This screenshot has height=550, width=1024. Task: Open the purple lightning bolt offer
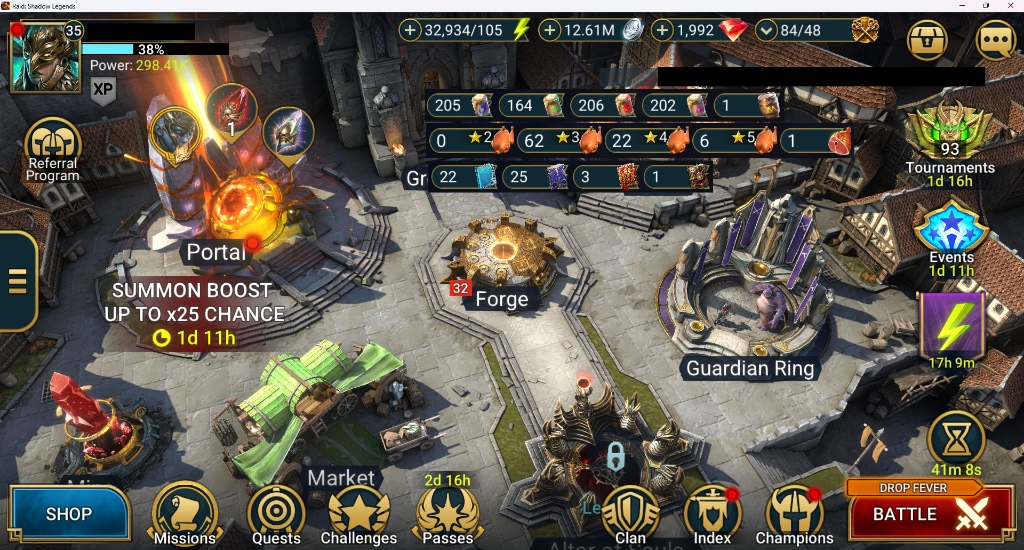(951, 325)
